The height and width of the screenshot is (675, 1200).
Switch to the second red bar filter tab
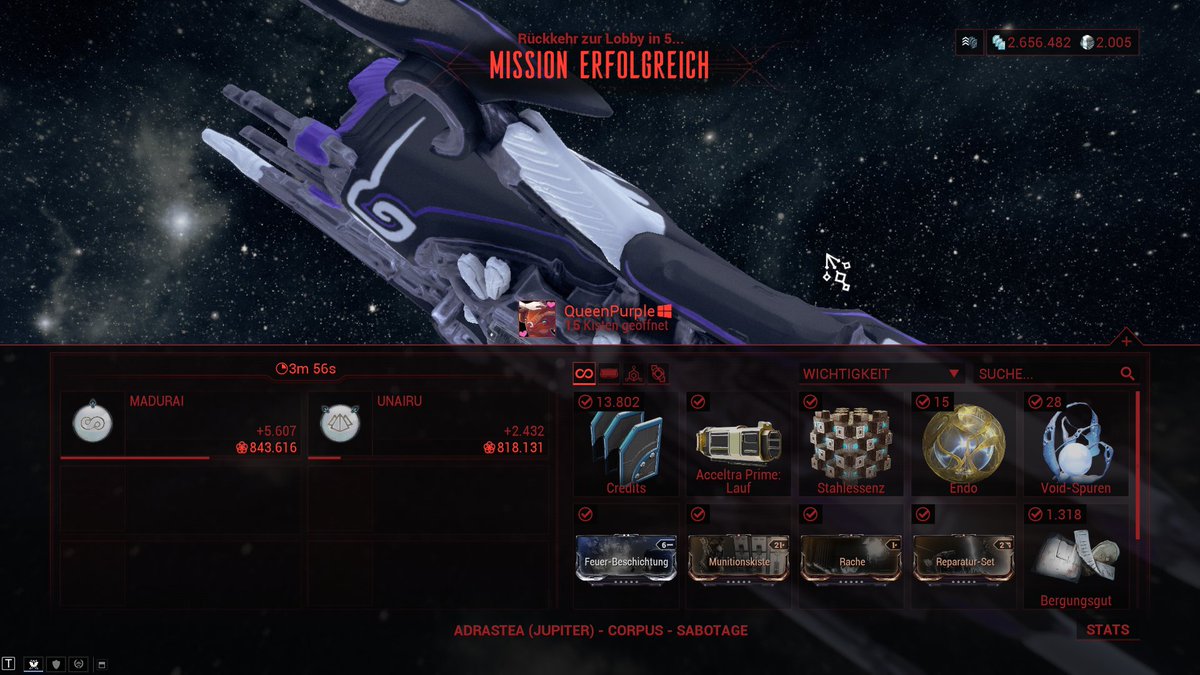(609, 374)
